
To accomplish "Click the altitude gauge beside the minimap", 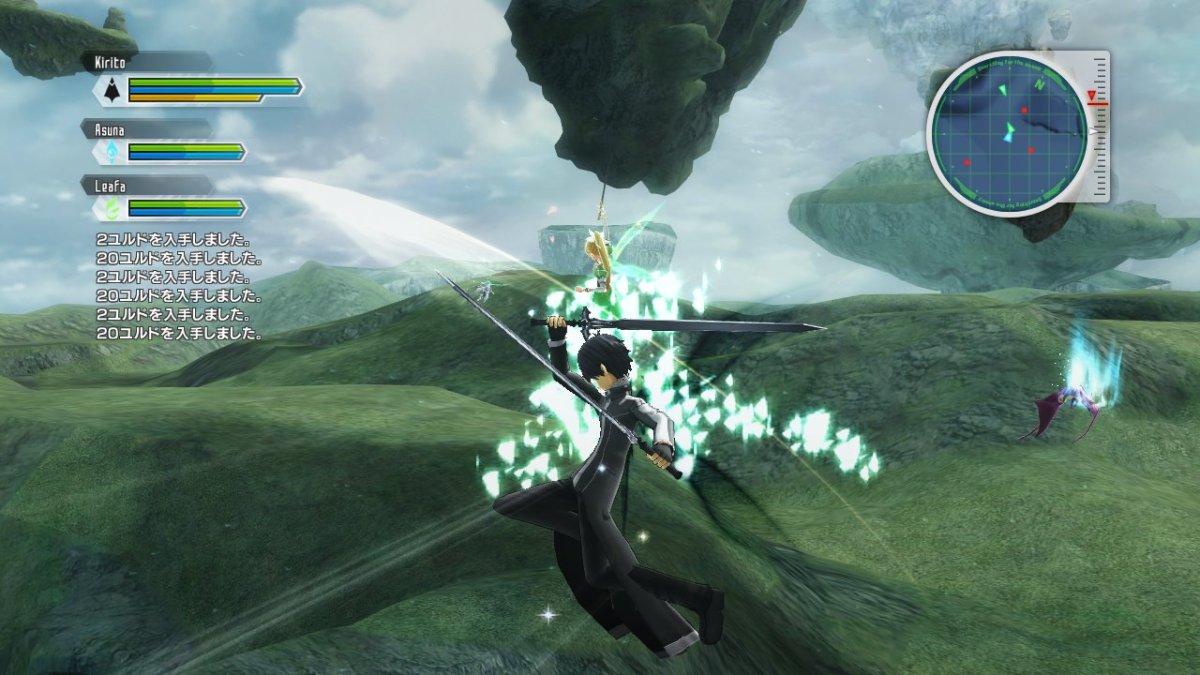I will 1100,125.
